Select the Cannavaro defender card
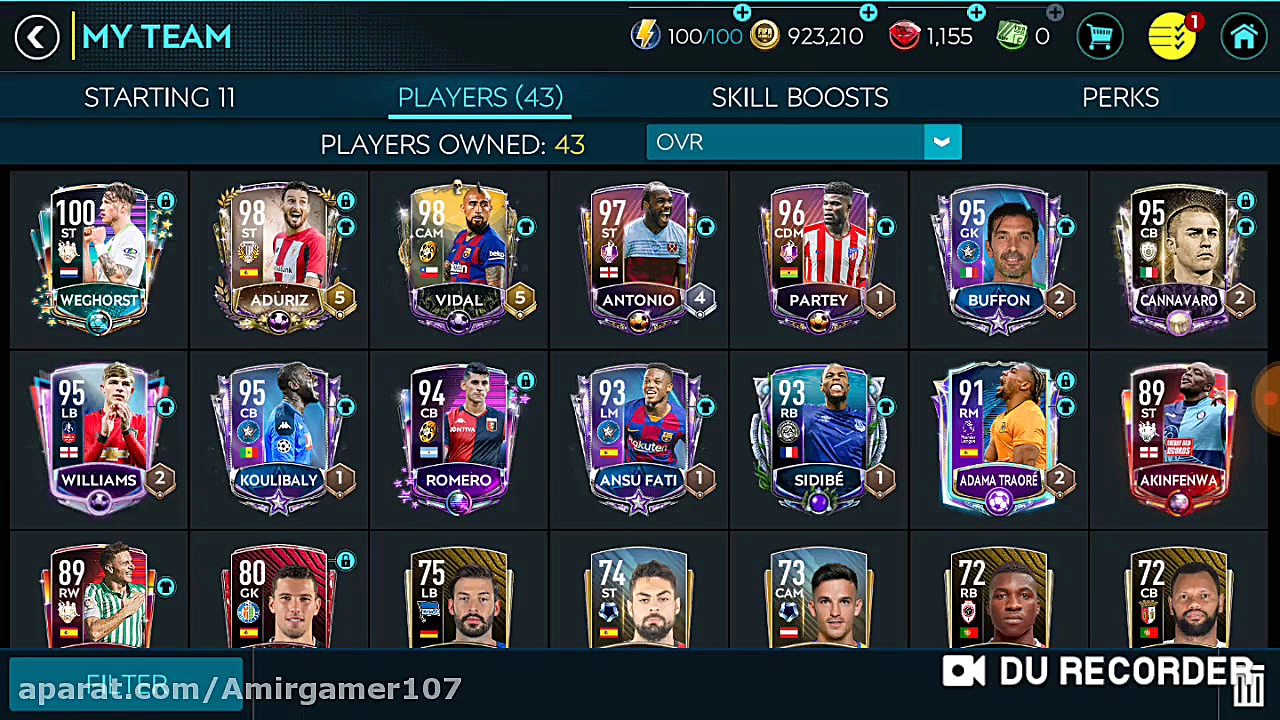 (1178, 256)
